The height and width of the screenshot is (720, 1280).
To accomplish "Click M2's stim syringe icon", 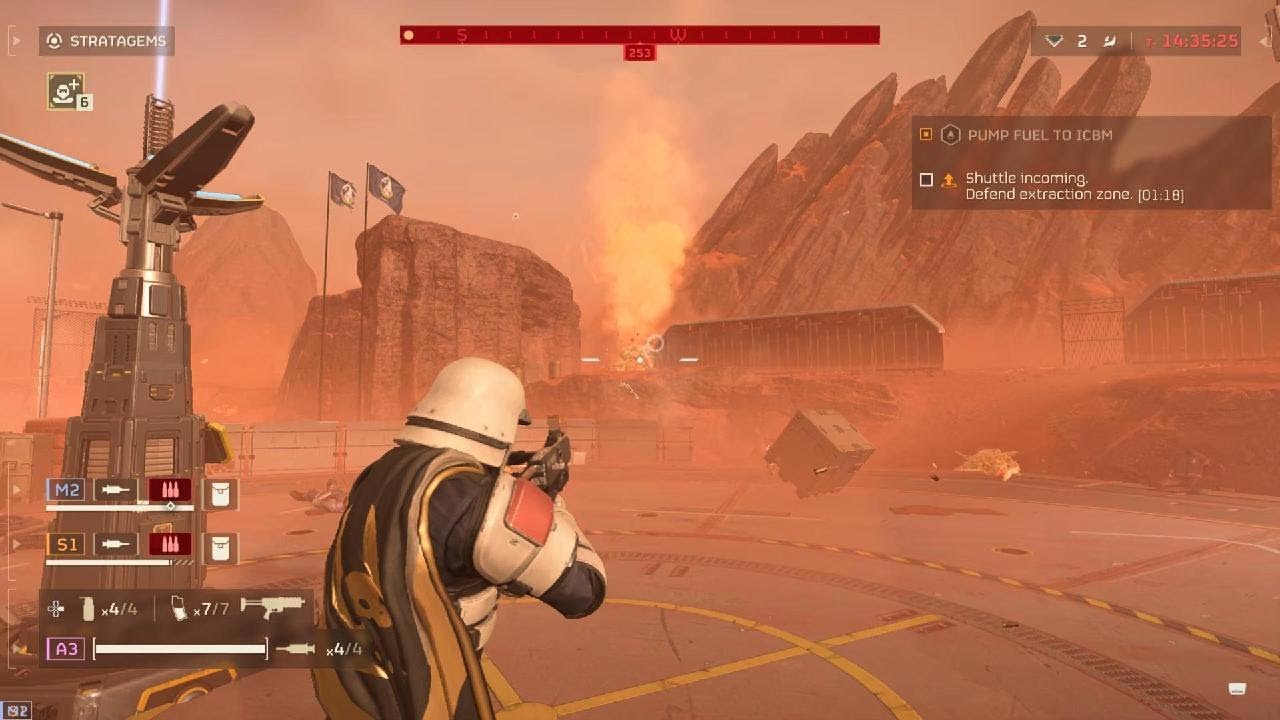I will click(116, 490).
